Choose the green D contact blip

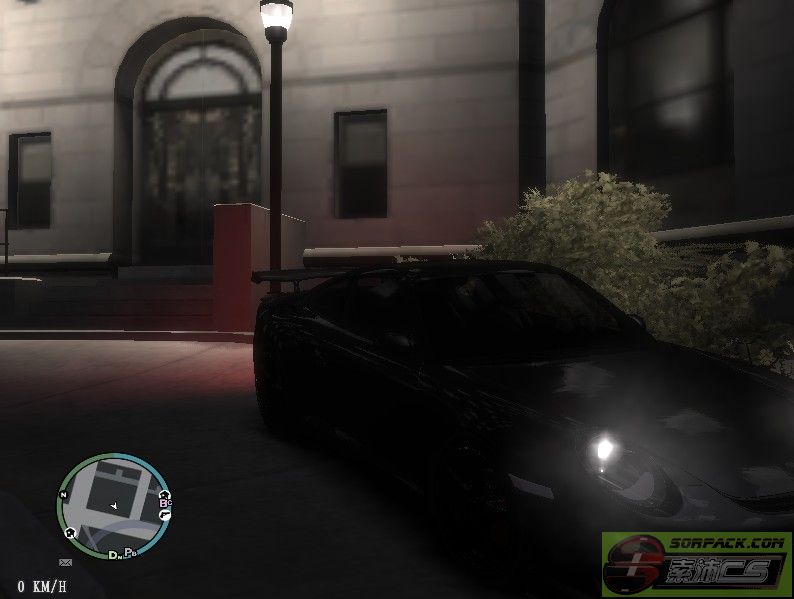click(112, 554)
